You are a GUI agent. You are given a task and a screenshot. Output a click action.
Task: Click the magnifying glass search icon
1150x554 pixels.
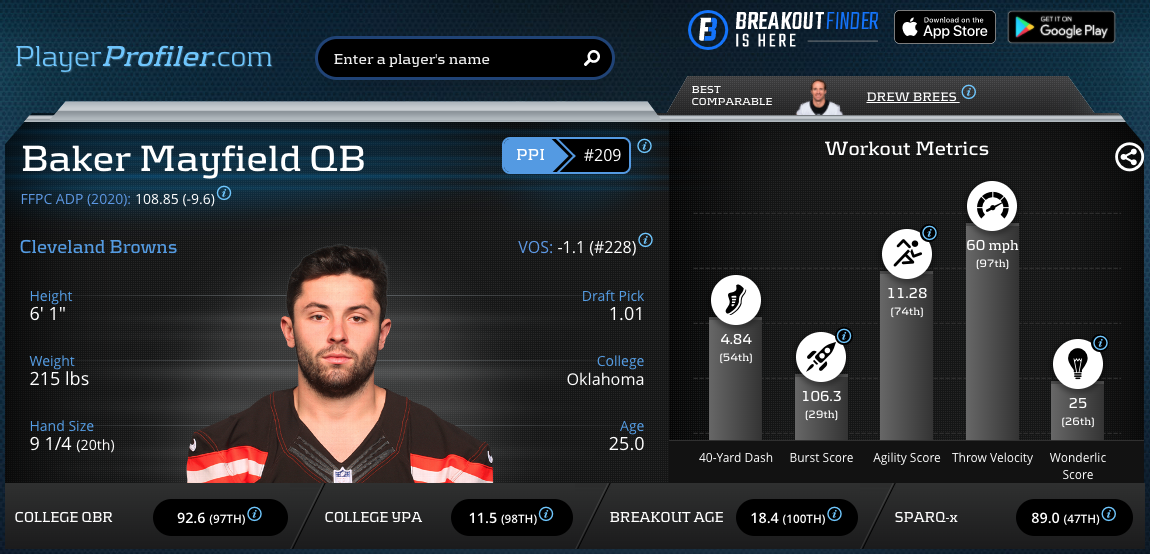592,59
